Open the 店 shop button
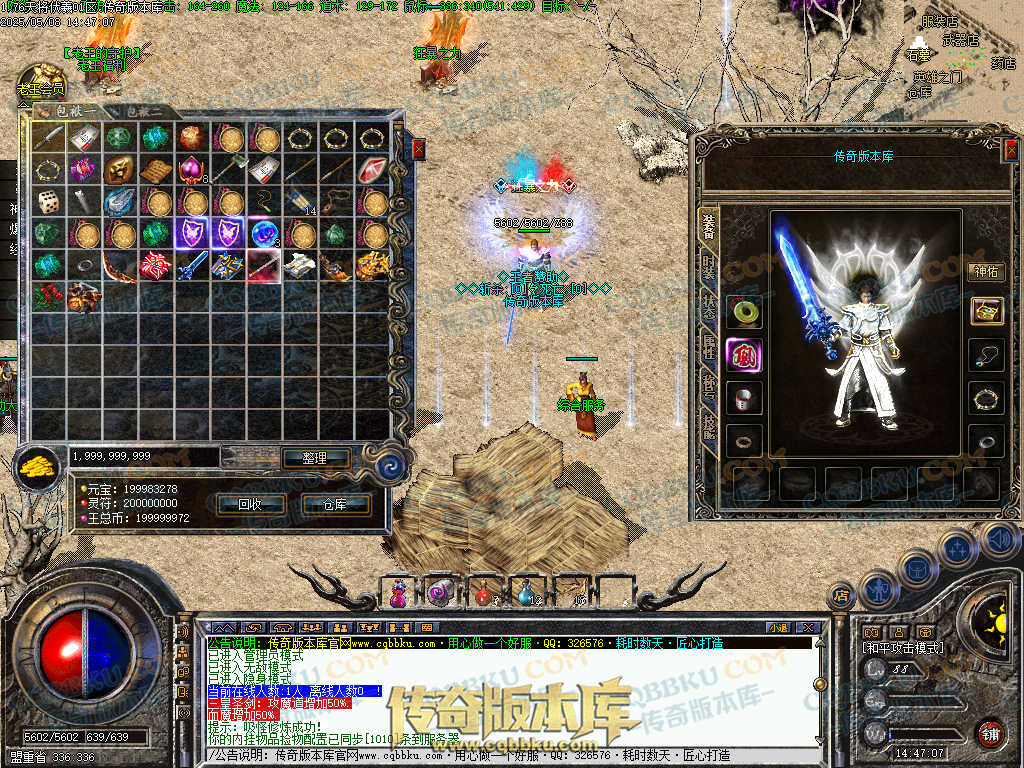 842,597
